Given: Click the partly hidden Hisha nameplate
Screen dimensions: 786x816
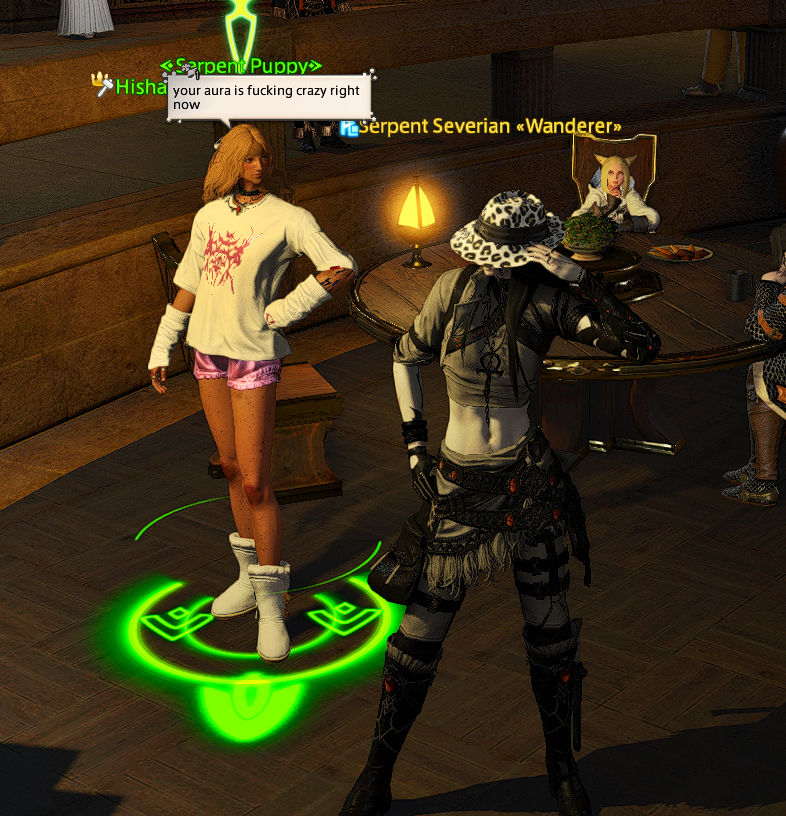Looking at the screenshot, I should [140, 87].
